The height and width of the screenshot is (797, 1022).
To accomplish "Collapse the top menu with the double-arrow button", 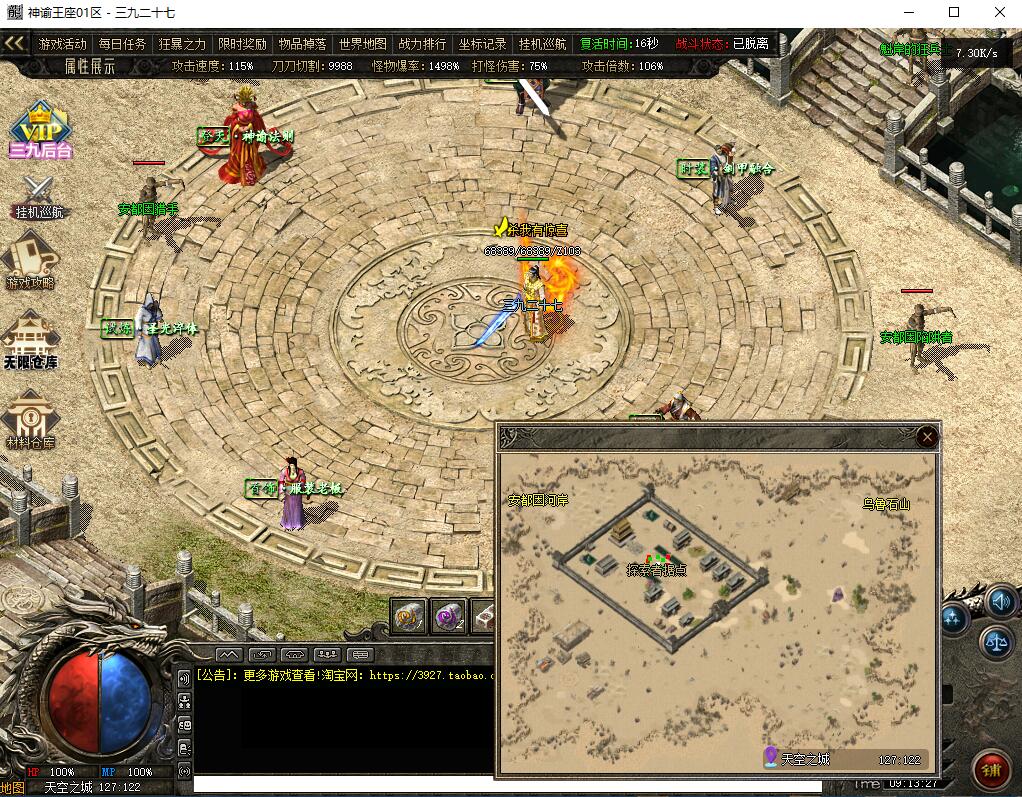I will point(14,43).
